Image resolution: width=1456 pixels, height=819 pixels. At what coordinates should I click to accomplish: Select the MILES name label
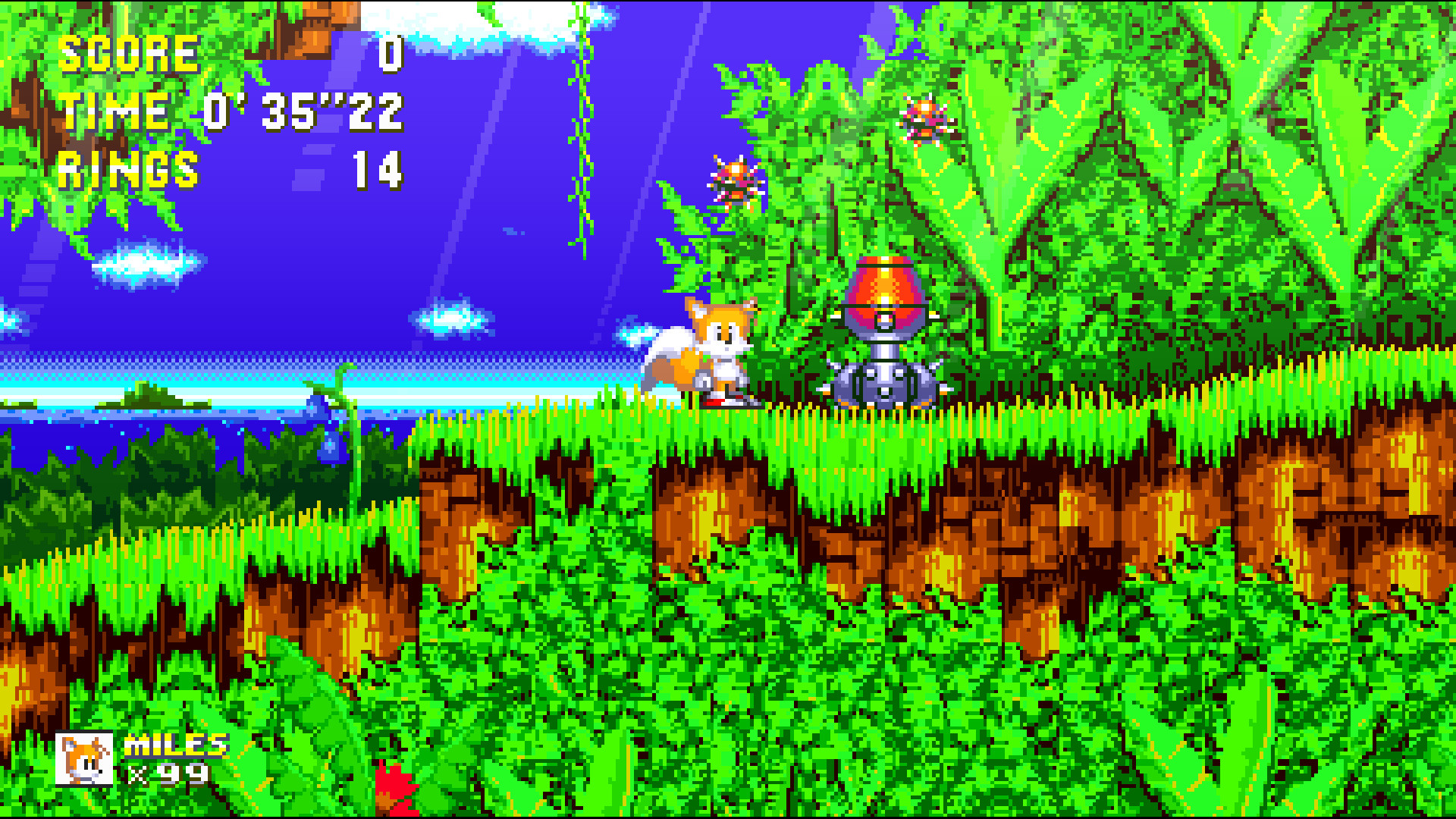(176, 745)
